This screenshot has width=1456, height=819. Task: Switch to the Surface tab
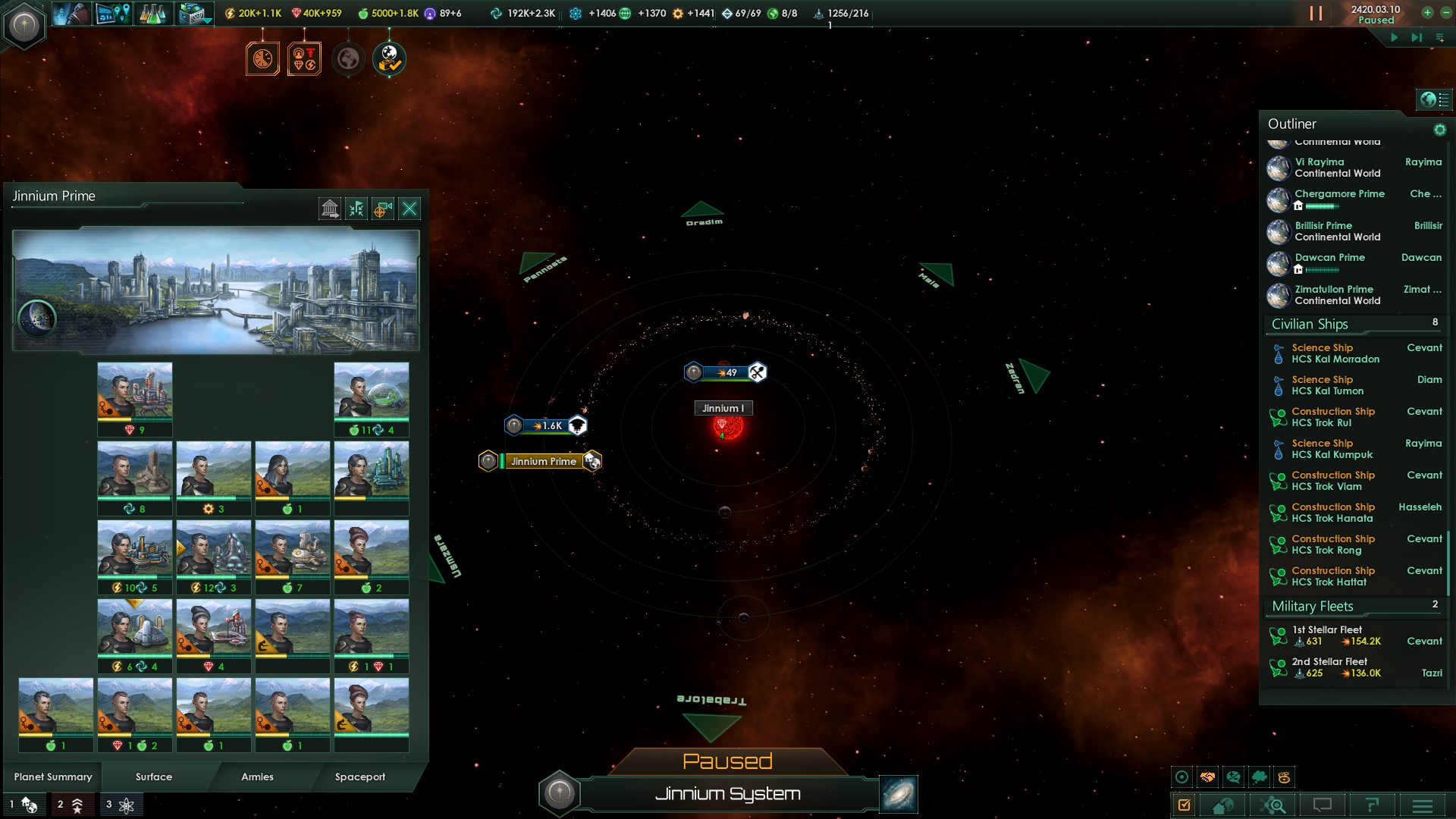pyautogui.click(x=153, y=777)
